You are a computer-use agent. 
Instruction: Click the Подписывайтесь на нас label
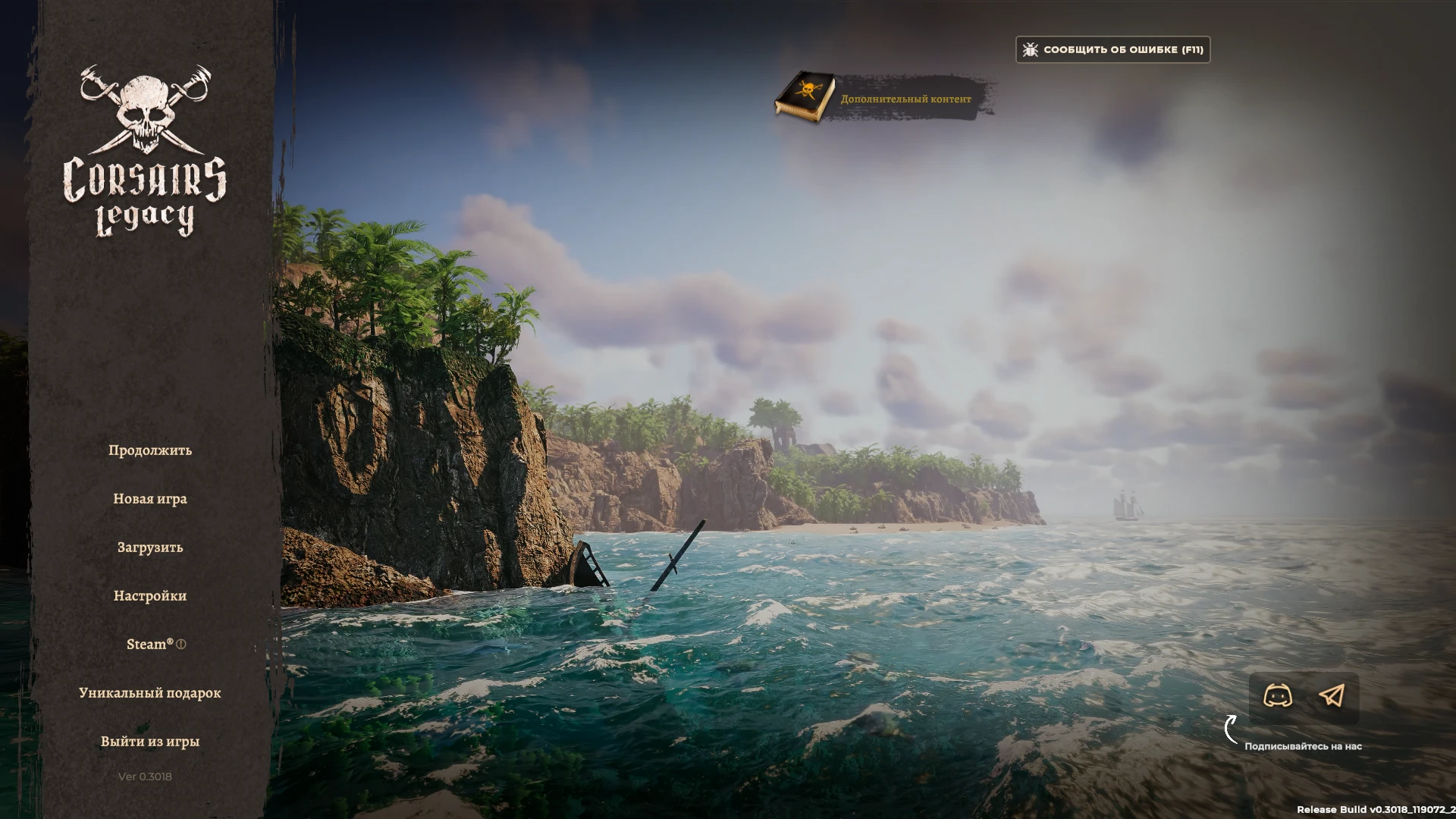coord(1304,745)
